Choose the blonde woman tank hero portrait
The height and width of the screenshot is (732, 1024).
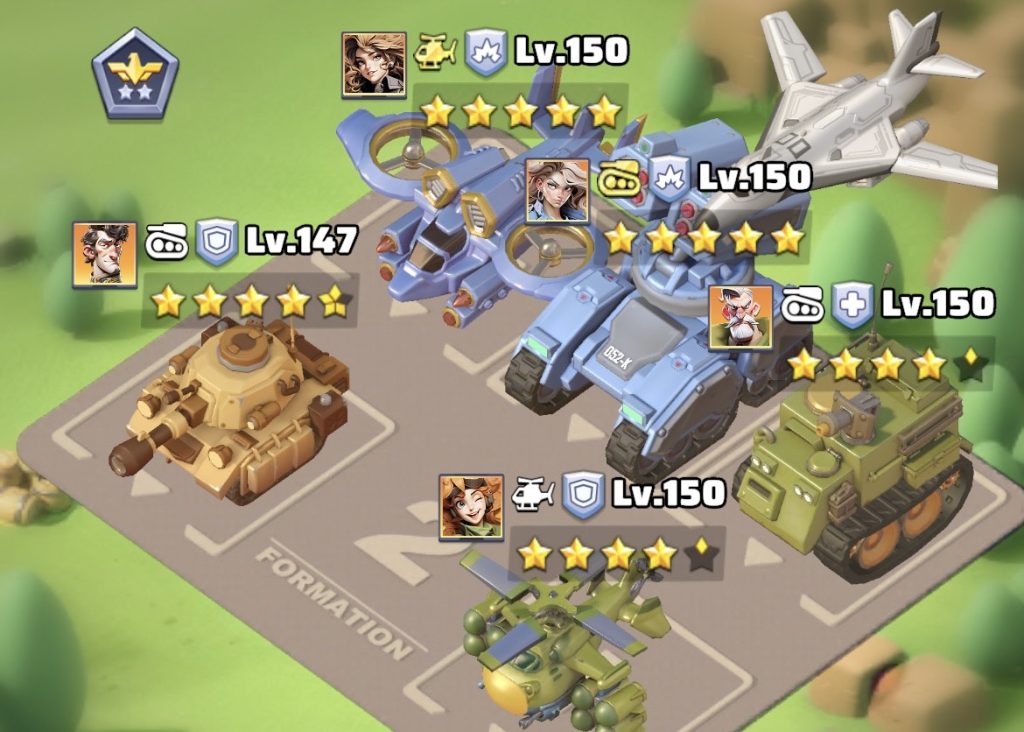tap(557, 190)
